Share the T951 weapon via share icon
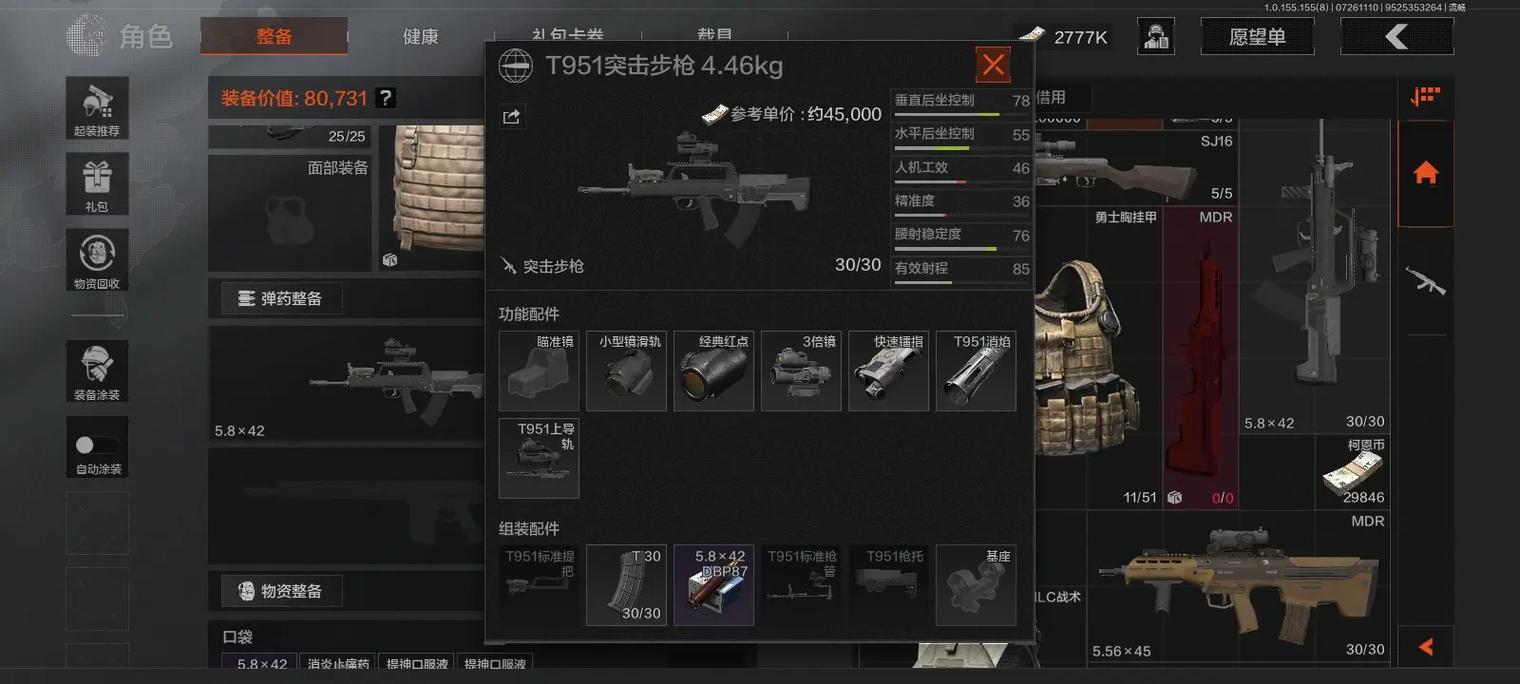Image resolution: width=1520 pixels, height=684 pixels. click(511, 117)
